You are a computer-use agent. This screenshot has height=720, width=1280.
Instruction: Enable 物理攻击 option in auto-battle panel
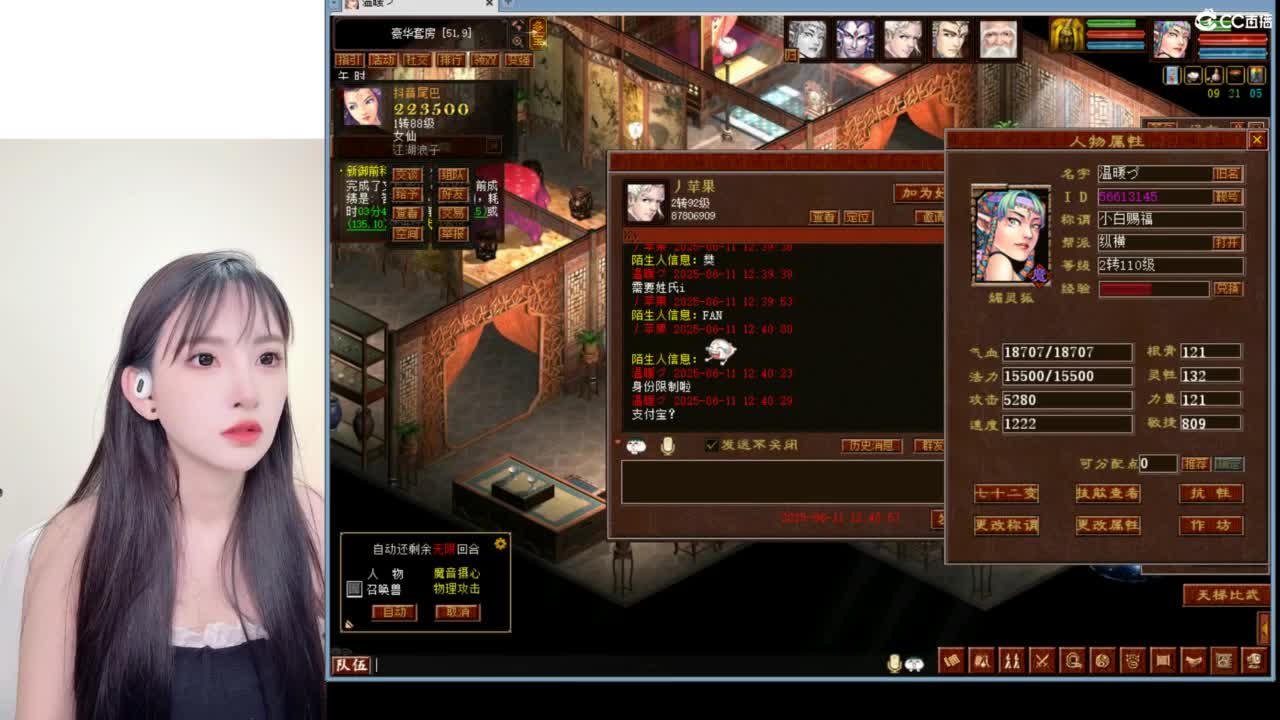(x=457, y=589)
